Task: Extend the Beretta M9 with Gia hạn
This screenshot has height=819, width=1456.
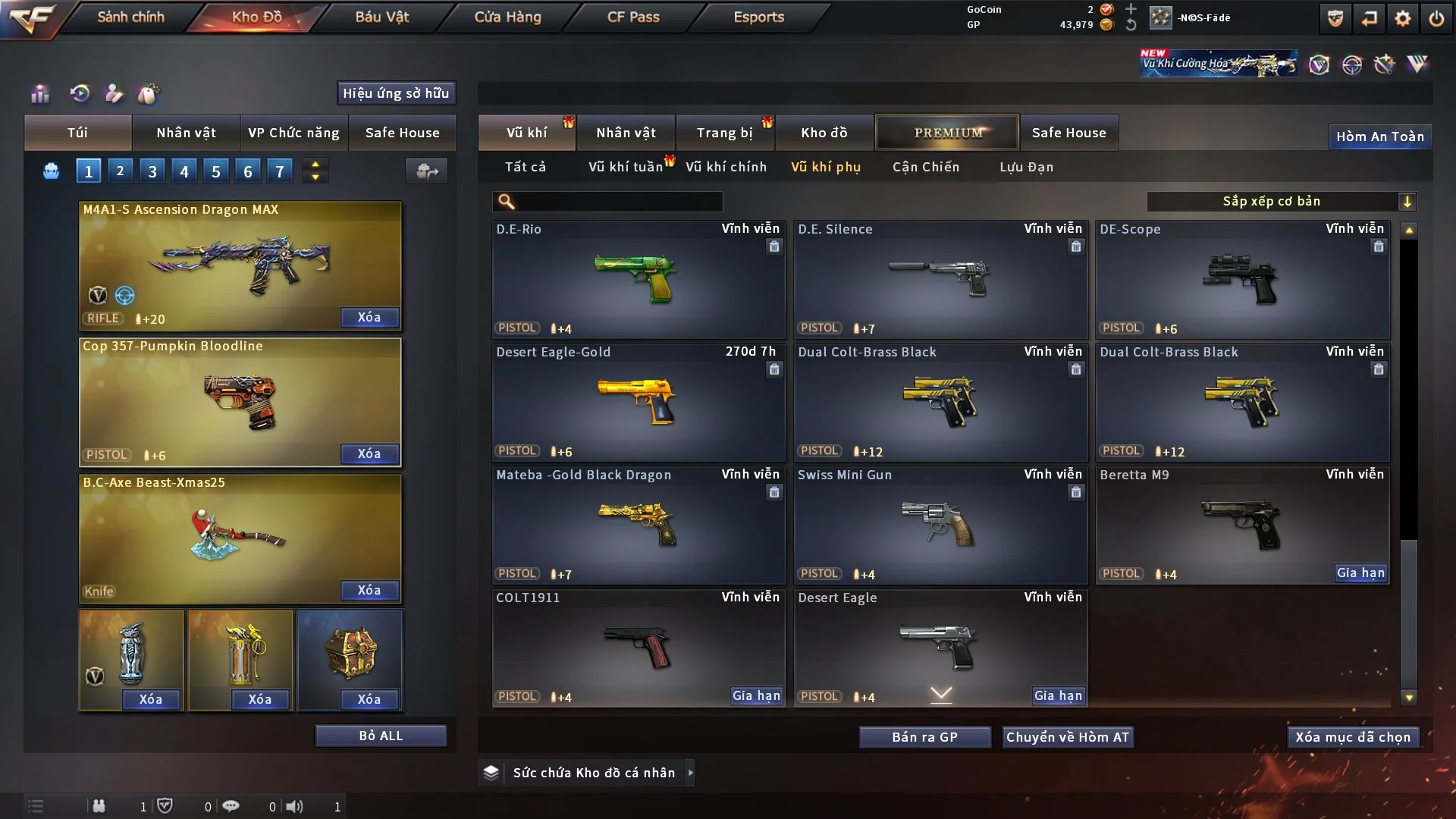Action: point(1360,573)
